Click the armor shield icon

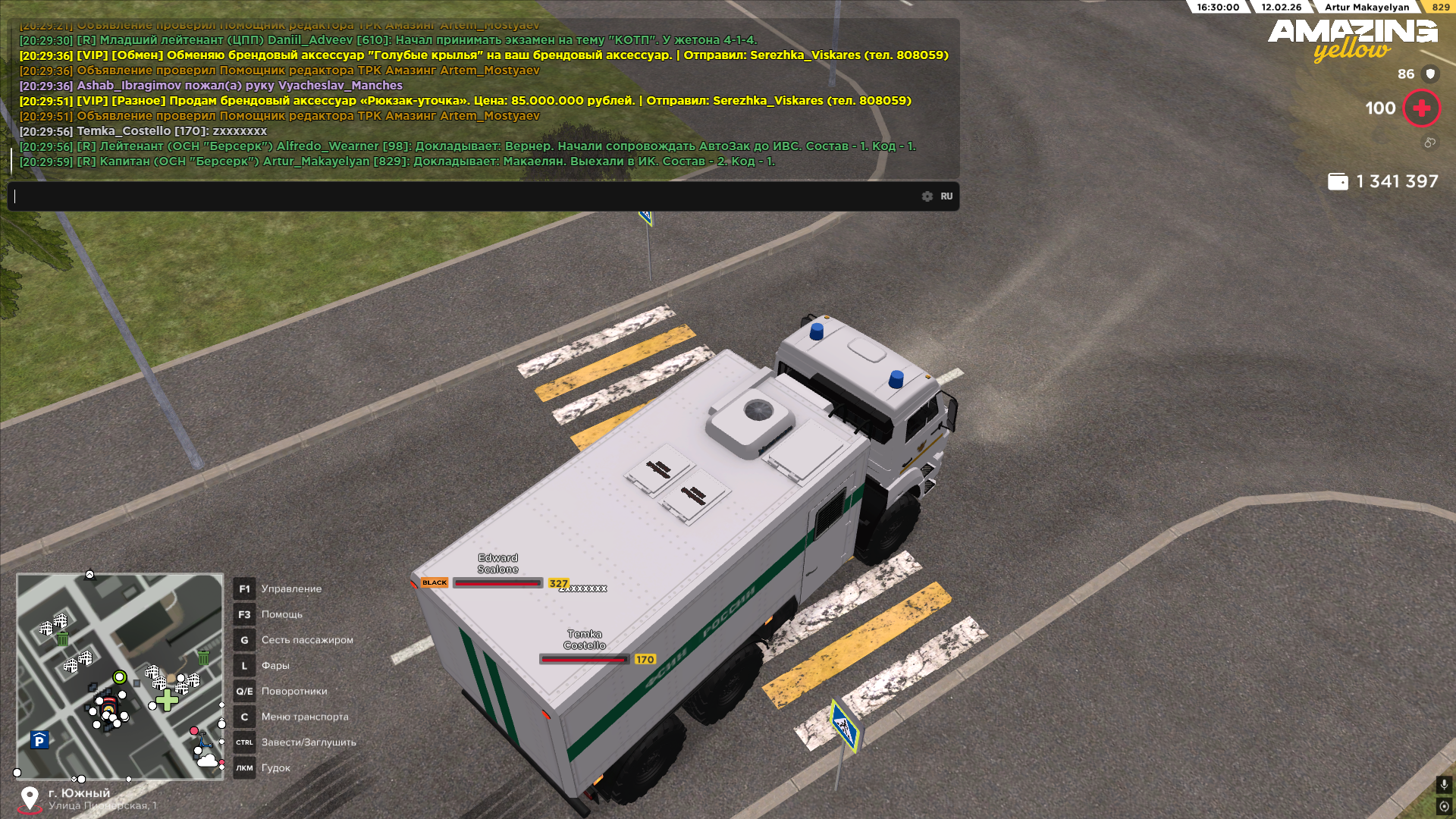point(1430,74)
